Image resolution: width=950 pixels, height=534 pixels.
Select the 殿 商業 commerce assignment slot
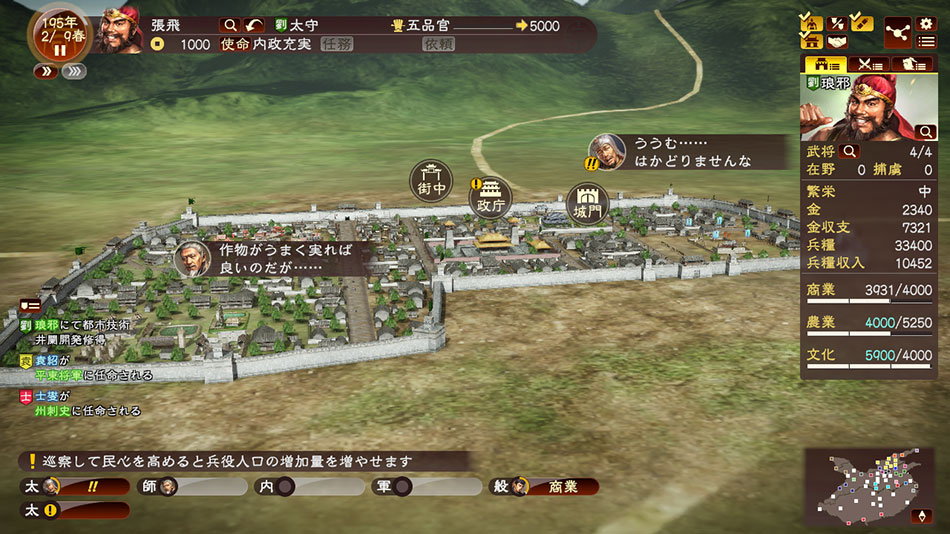click(545, 487)
